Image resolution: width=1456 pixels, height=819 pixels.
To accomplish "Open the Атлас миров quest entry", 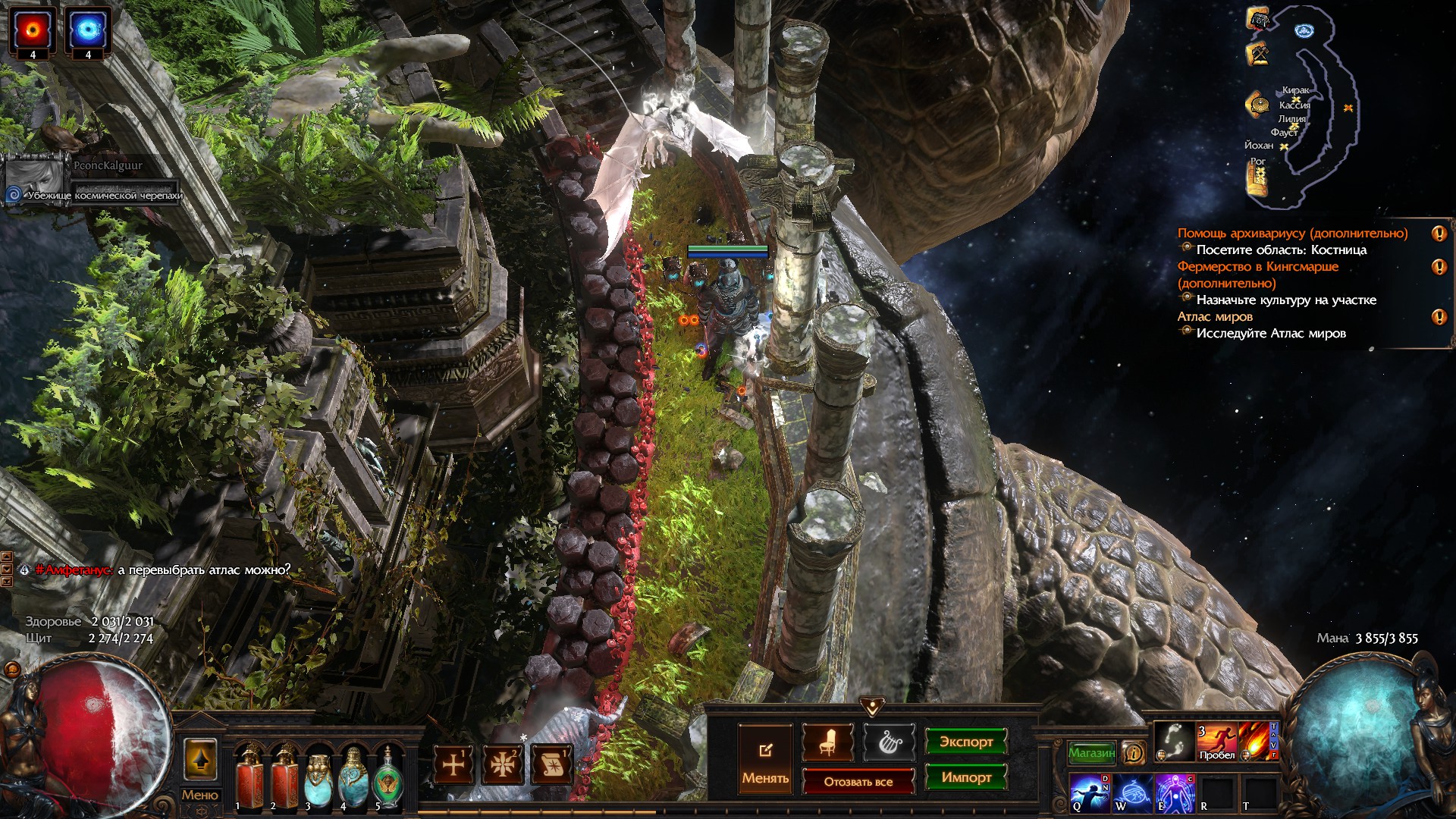I will coord(1215,317).
